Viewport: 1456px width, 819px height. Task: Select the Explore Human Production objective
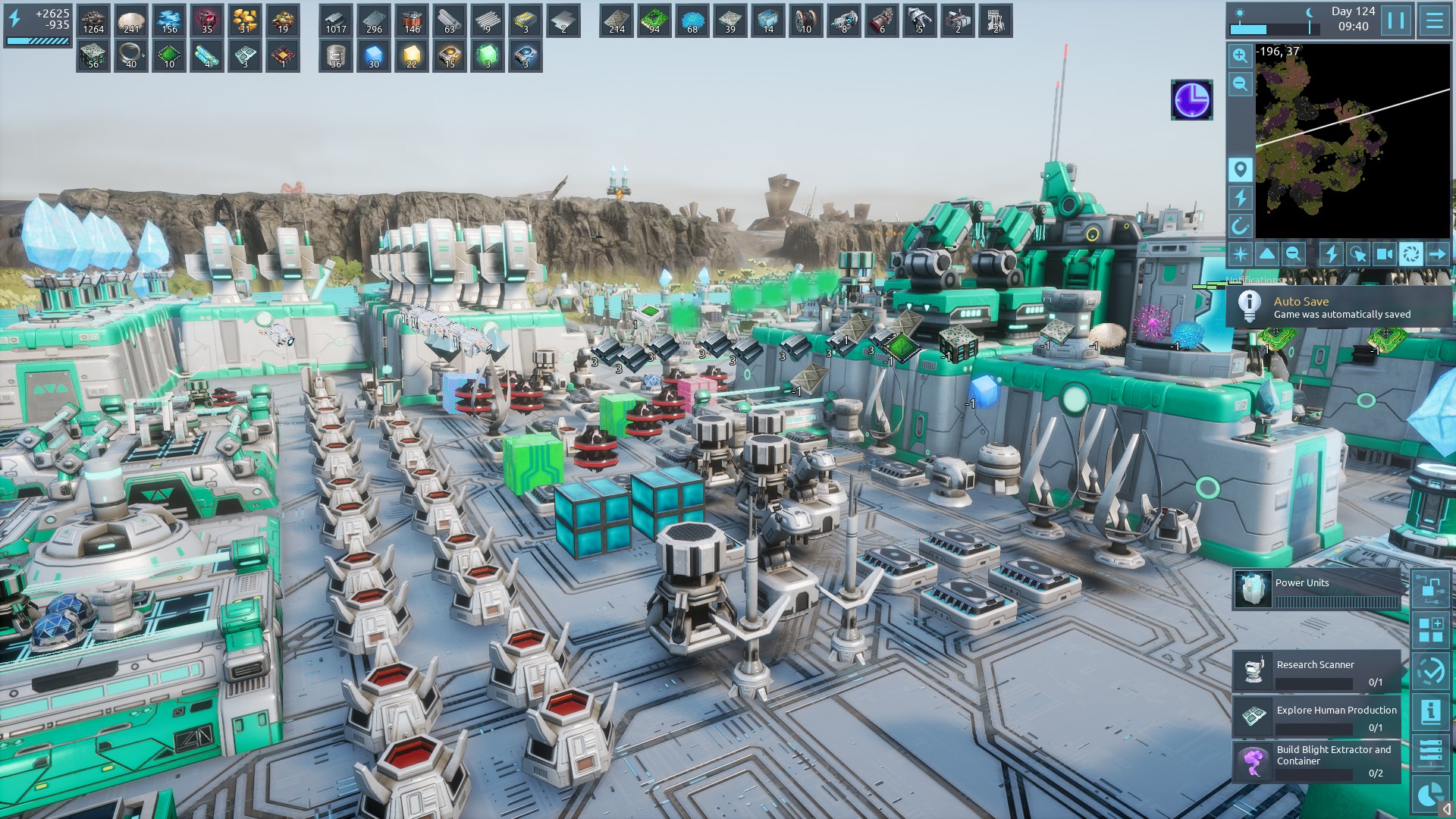(x=1316, y=717)
